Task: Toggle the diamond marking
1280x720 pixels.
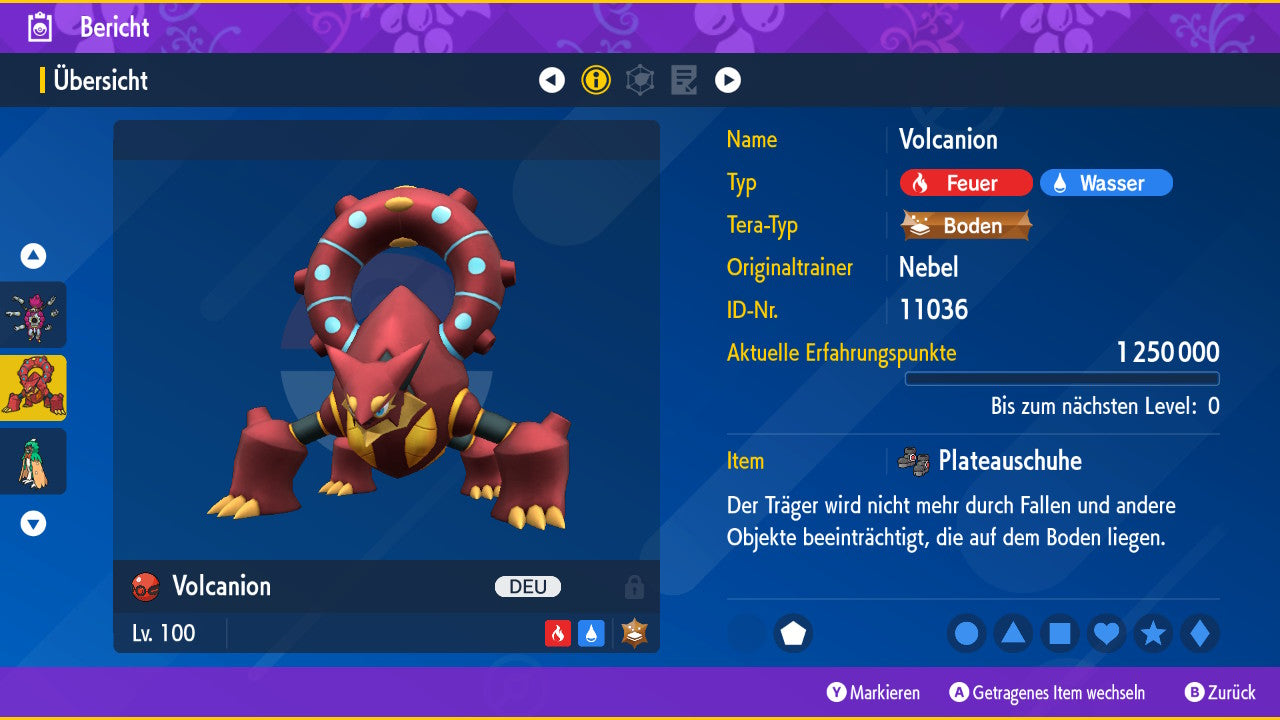Action: pyautogui.click(x=1200, y=633)
